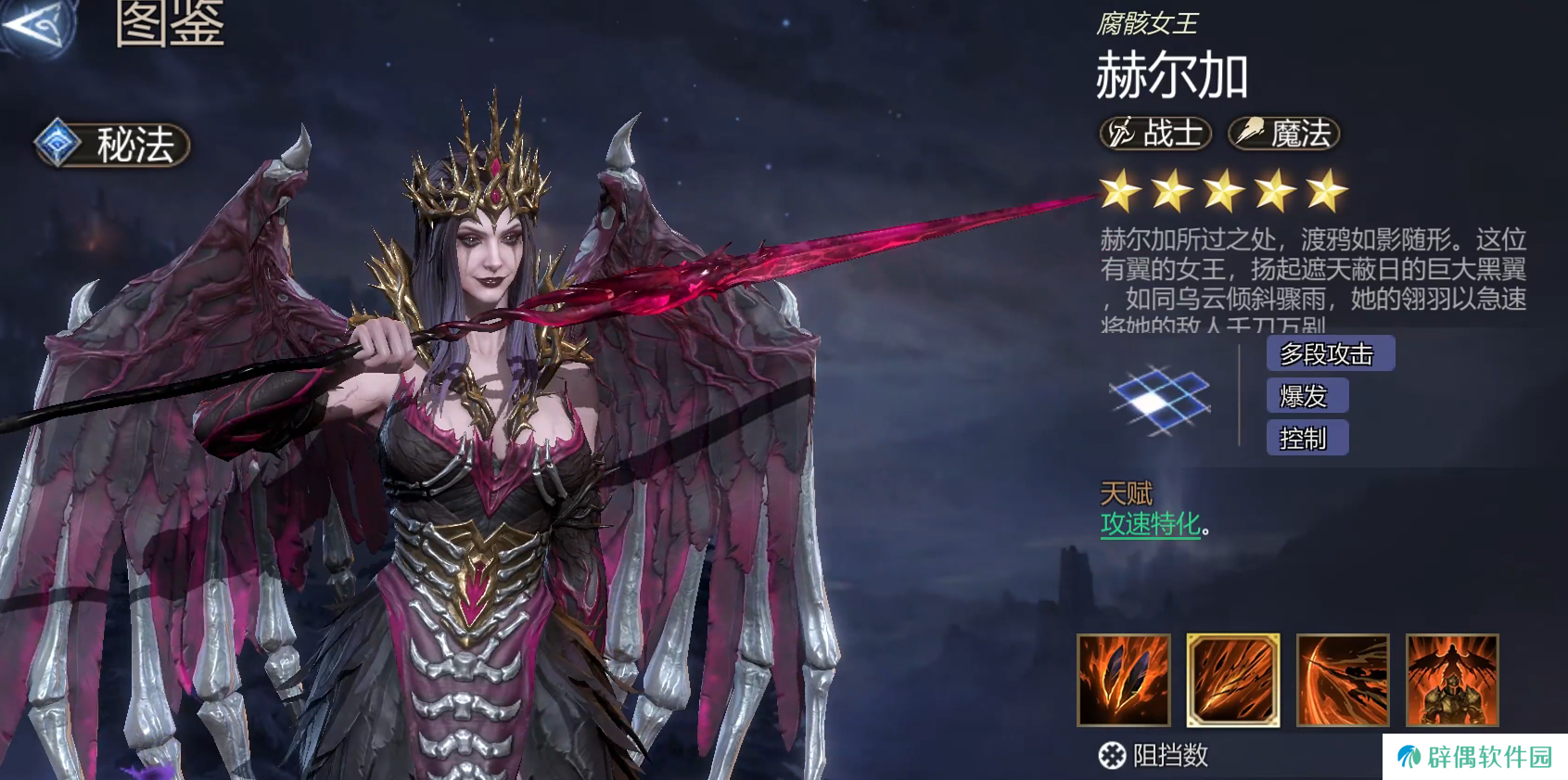Open the 秘法 panel
The image size is (1568, 780).
113,145
